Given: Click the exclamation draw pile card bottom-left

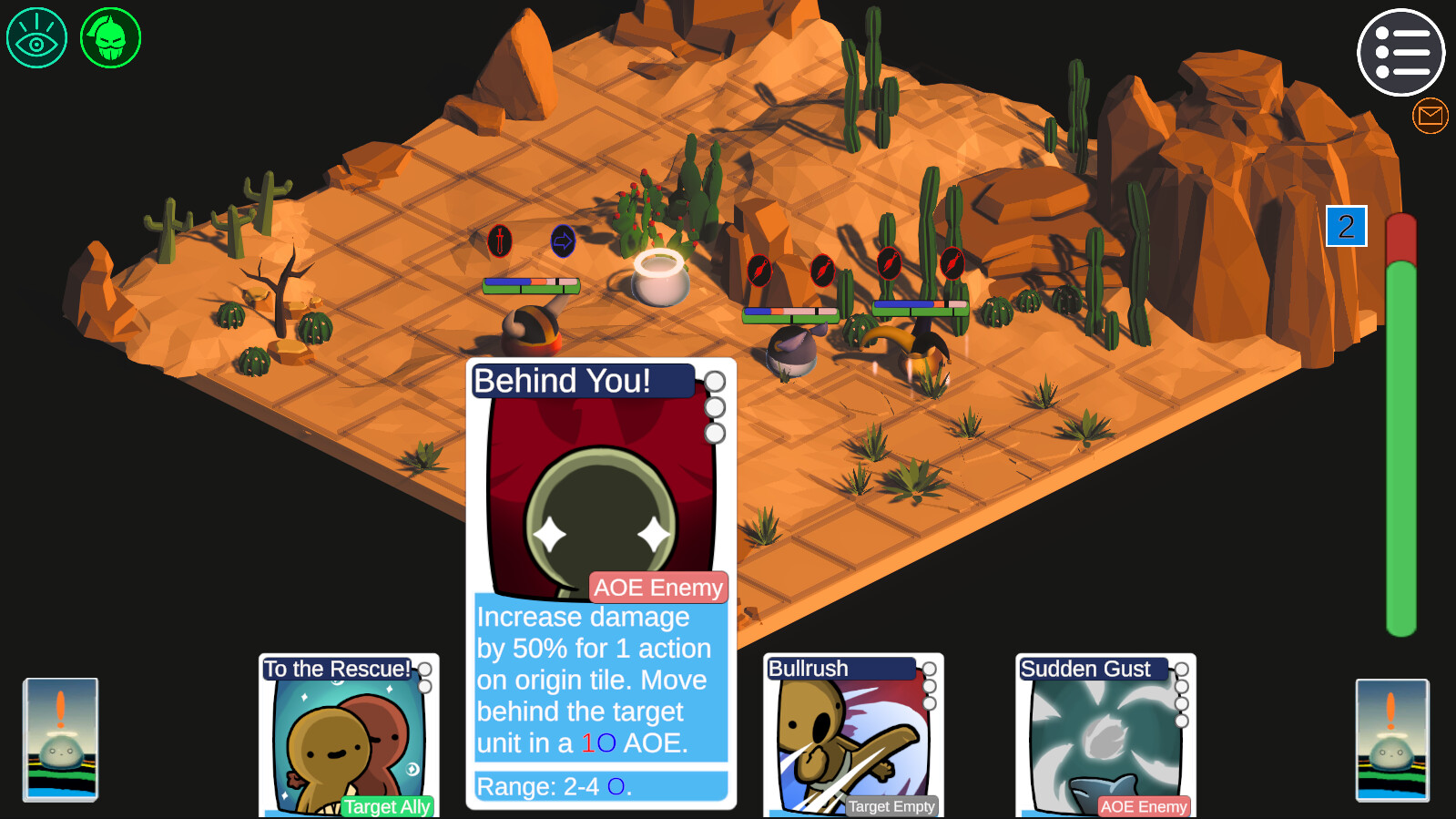Looking at the screenshot, I should pyautogui.click(x=60, y=740).
